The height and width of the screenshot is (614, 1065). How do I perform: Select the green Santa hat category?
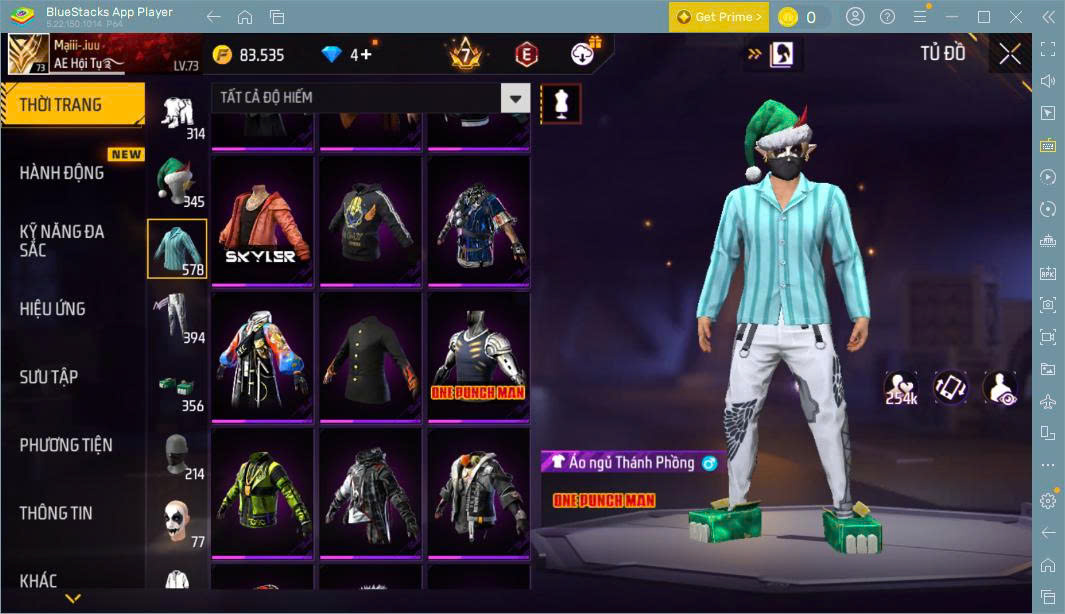[177, 182]
